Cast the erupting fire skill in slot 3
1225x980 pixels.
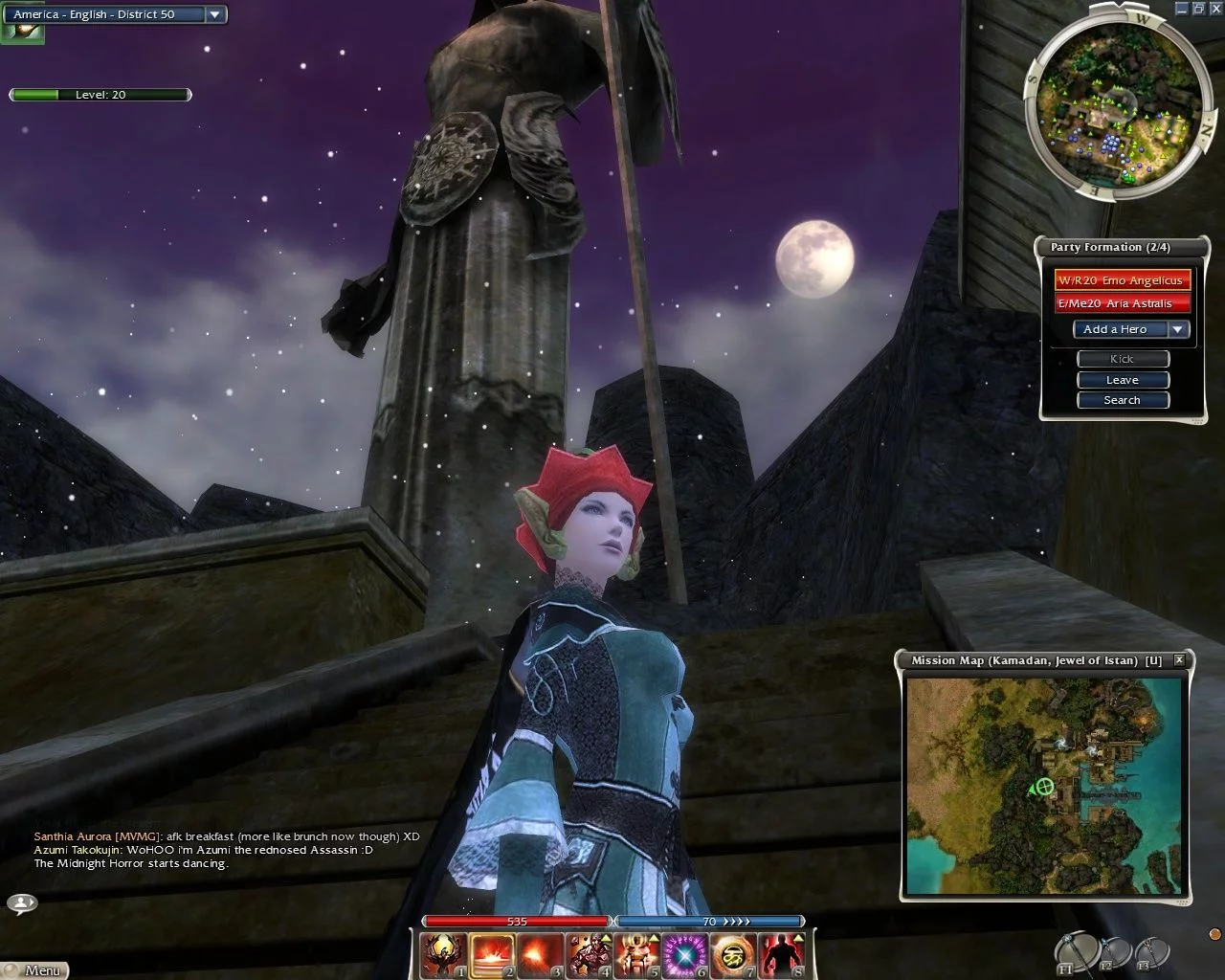(x=541, y=955)
